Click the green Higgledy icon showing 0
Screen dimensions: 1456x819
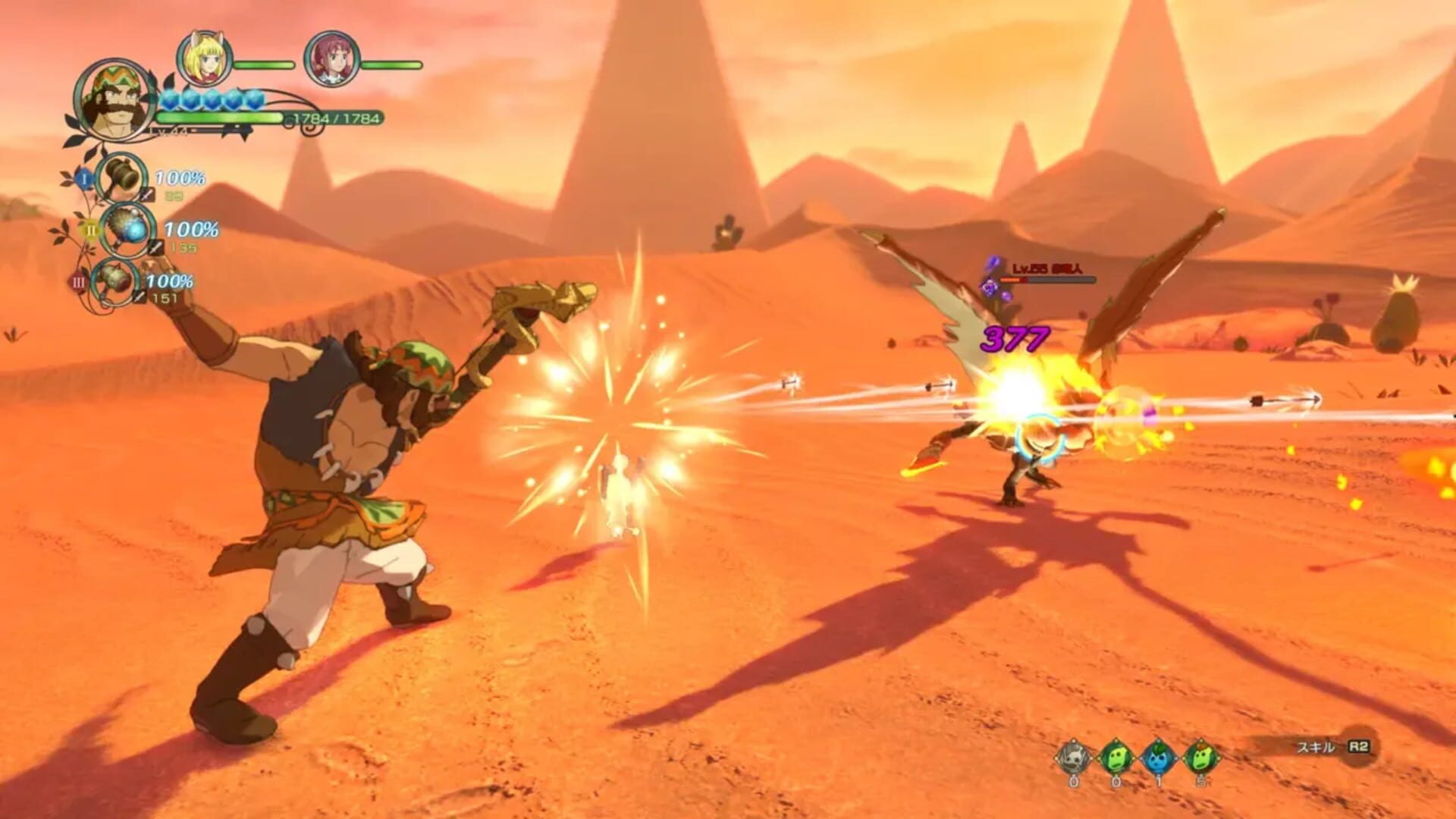pos(1115,757)
